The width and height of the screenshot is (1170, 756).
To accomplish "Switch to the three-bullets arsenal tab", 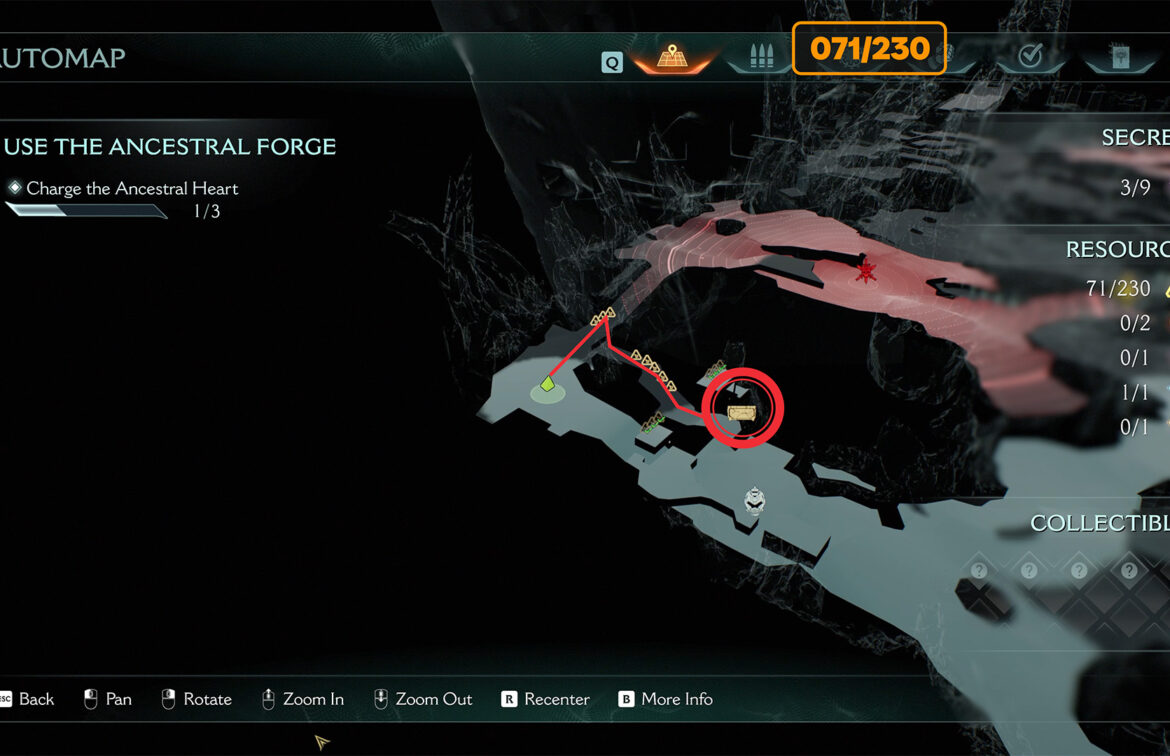I will 757,57.
